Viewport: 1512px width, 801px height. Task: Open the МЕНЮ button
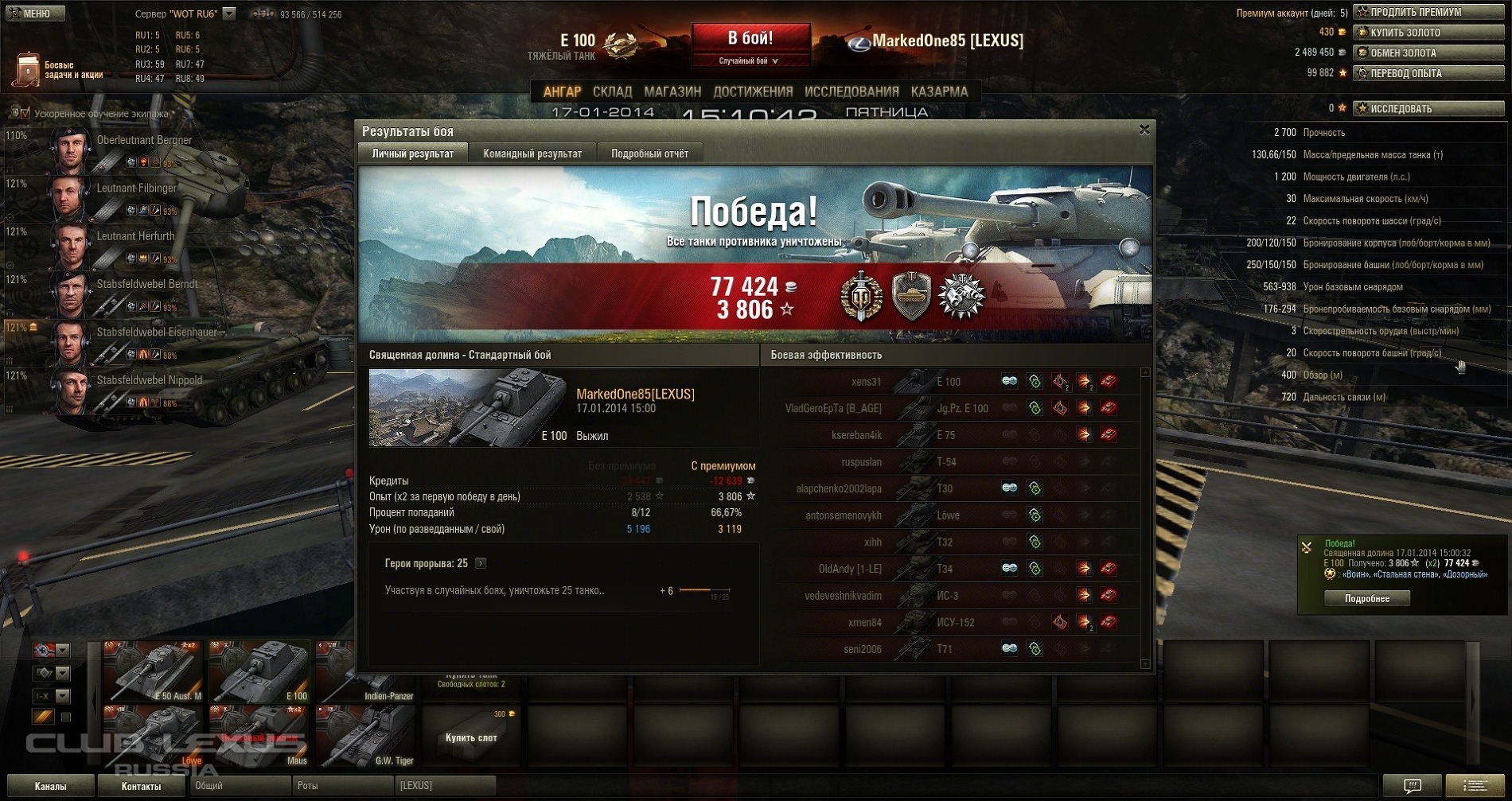click(x=33, y=13)
